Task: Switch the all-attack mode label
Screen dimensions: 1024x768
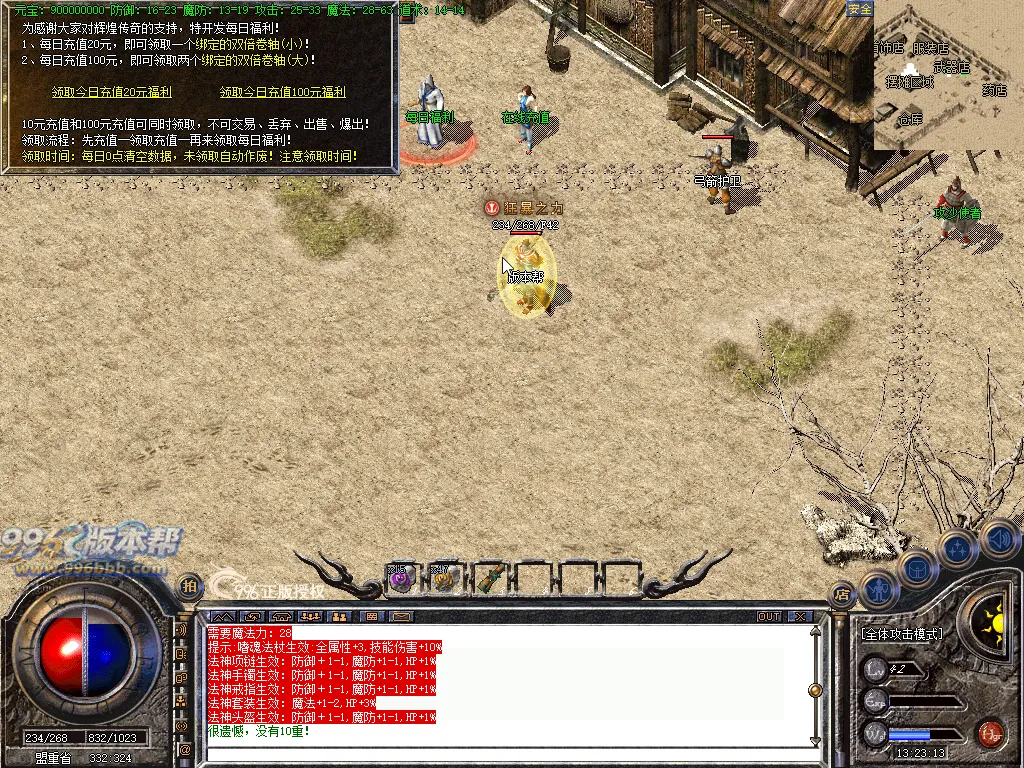Action: click(x=901, y=635)
